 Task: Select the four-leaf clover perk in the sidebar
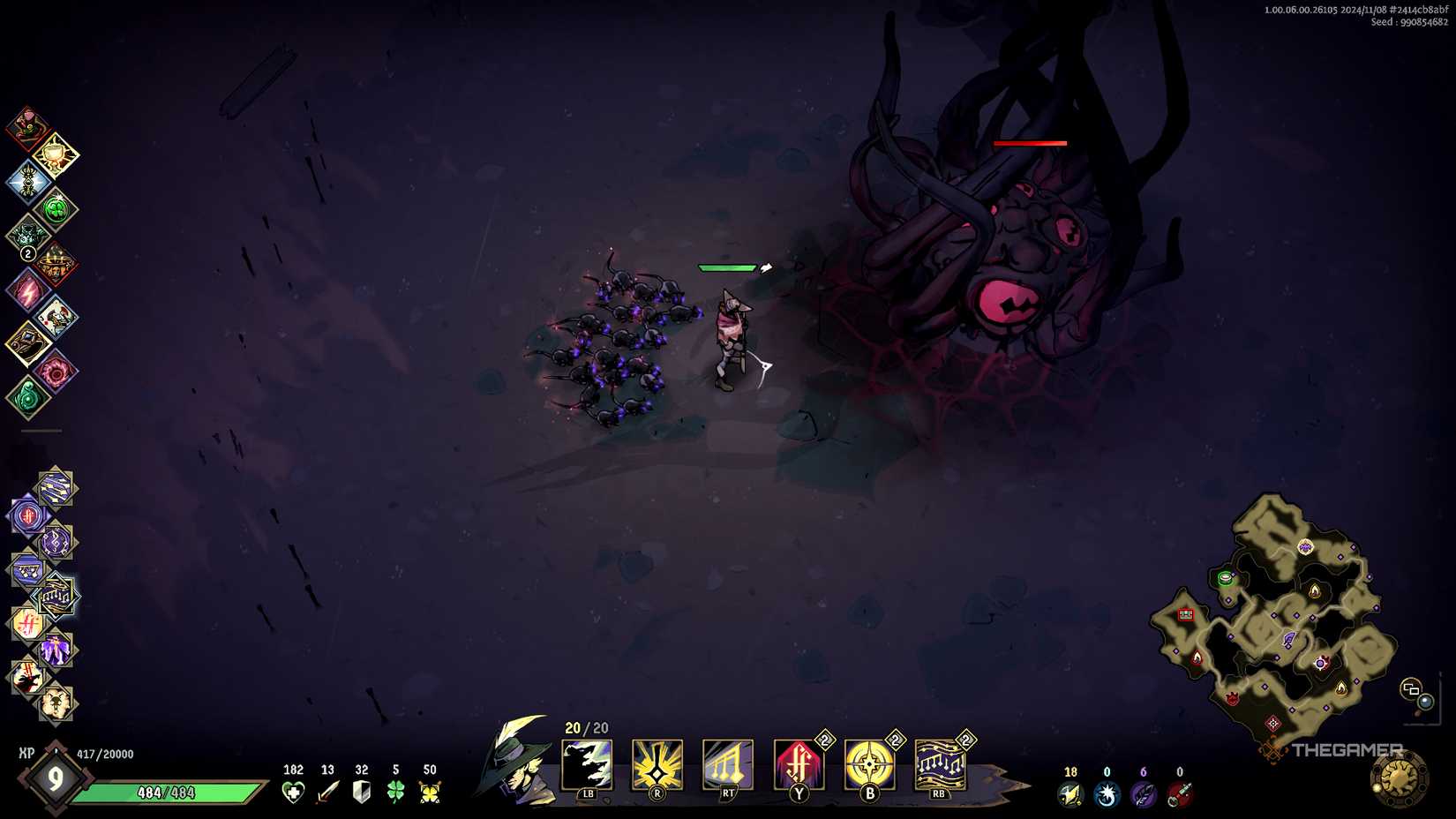coord(55,208)
